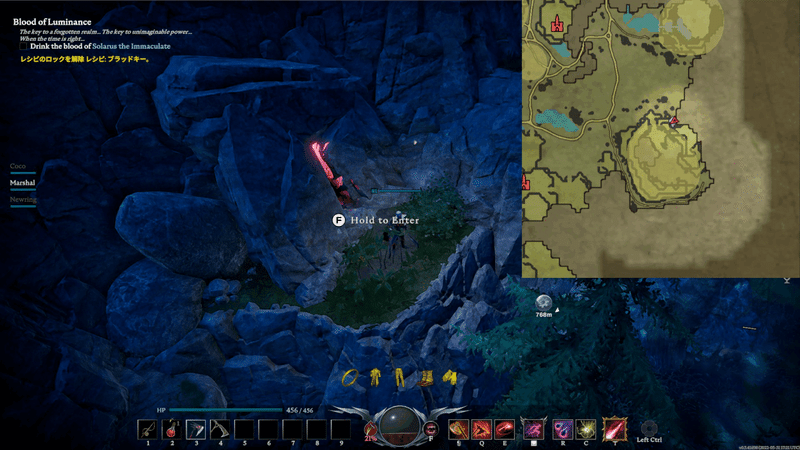Click the yellow ring equipment icon

(352, 377)
